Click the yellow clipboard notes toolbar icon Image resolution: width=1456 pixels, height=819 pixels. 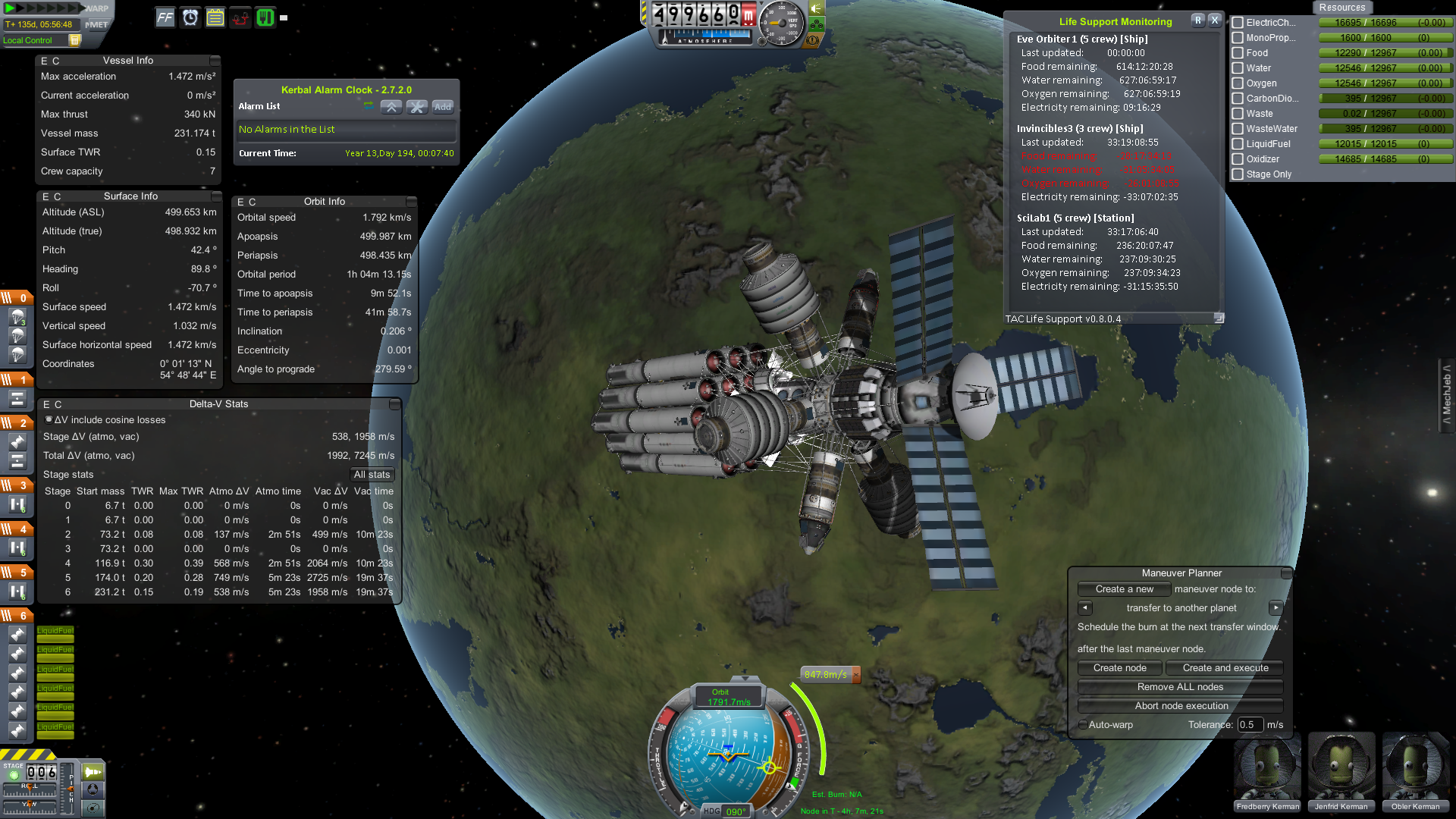pyautogui.click(x=215, y=17)
